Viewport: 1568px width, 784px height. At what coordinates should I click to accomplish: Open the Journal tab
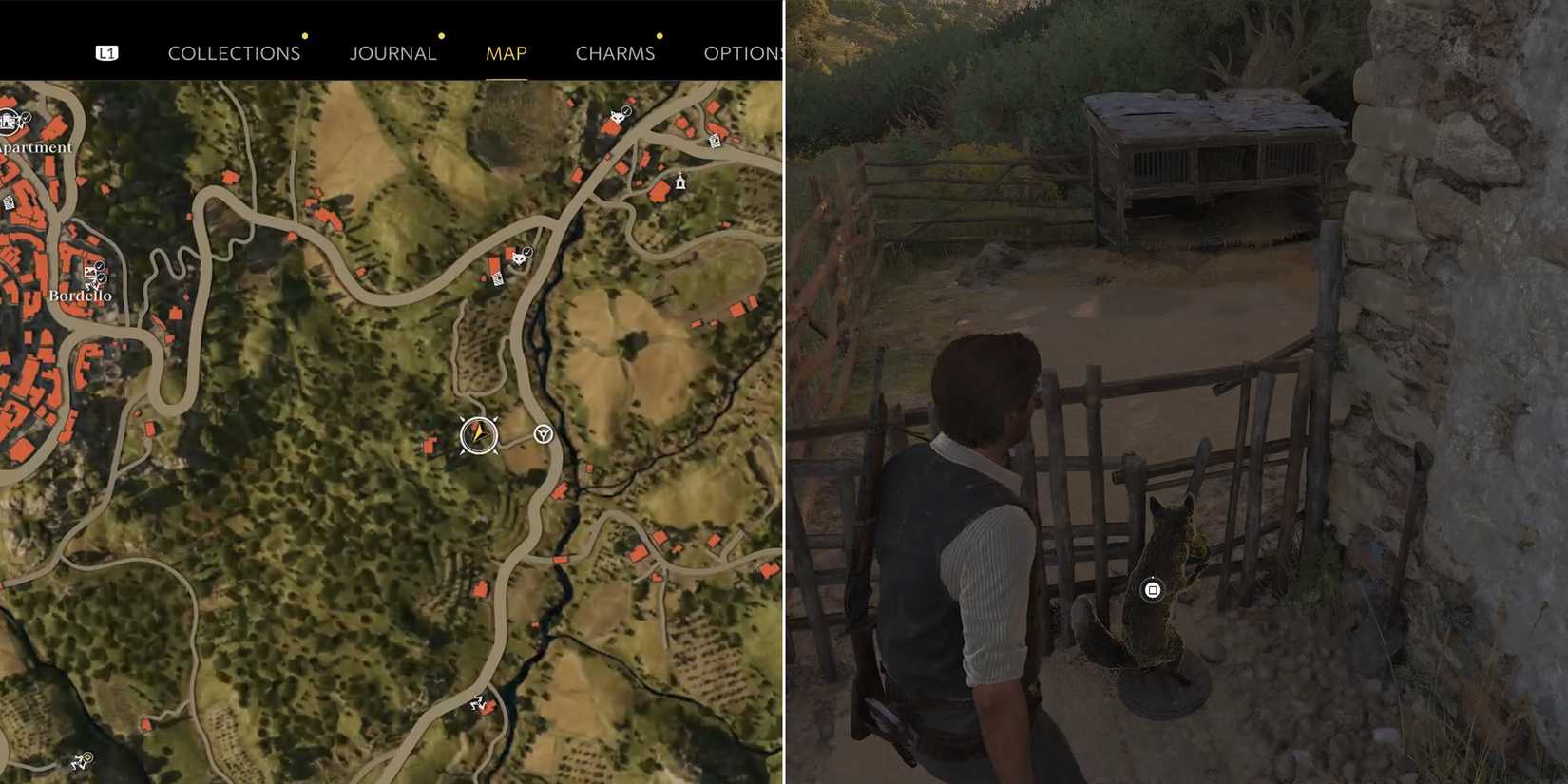[392, 53]
